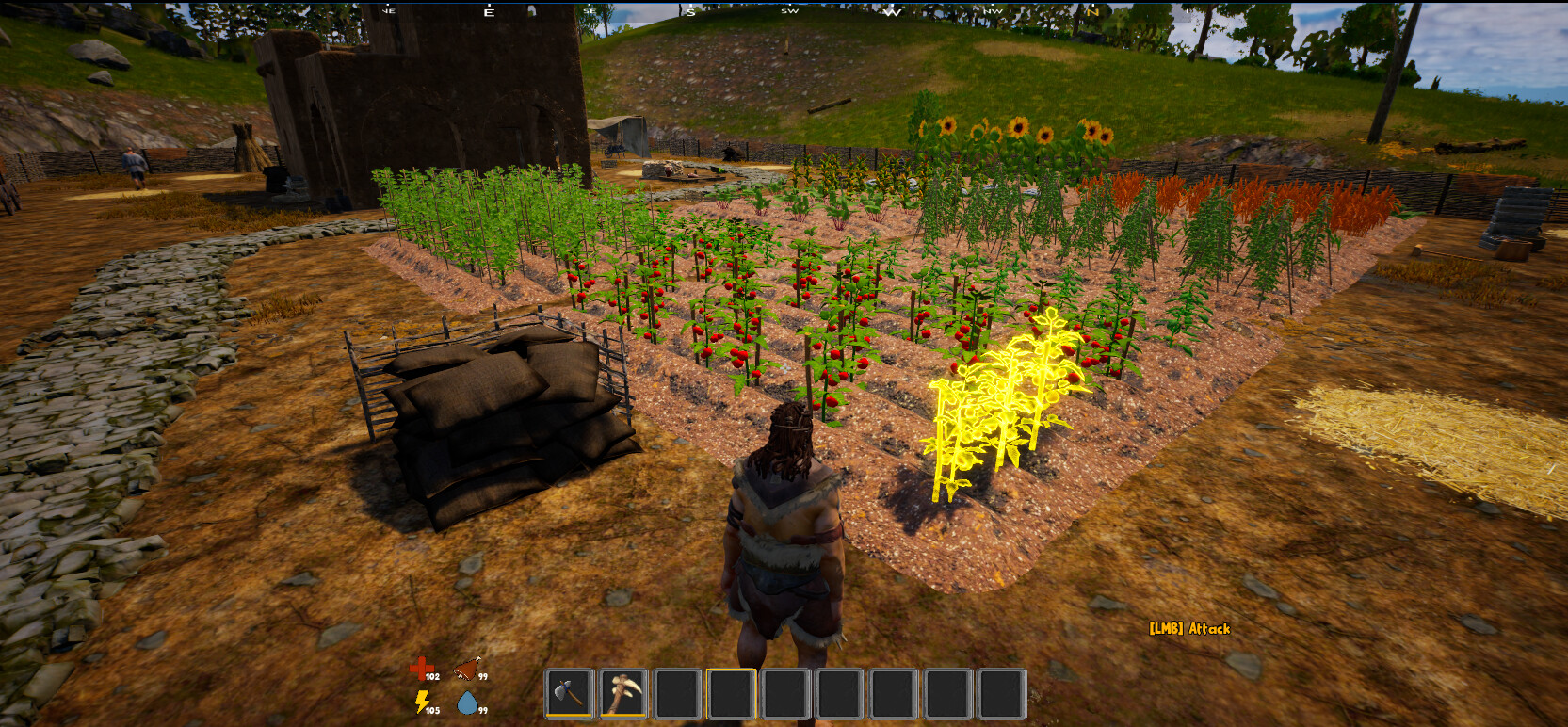This screenshot has width=1568, height=727.
Task: Click the health value reading 102
Action: pyautogui.click(x=432, y=676)
